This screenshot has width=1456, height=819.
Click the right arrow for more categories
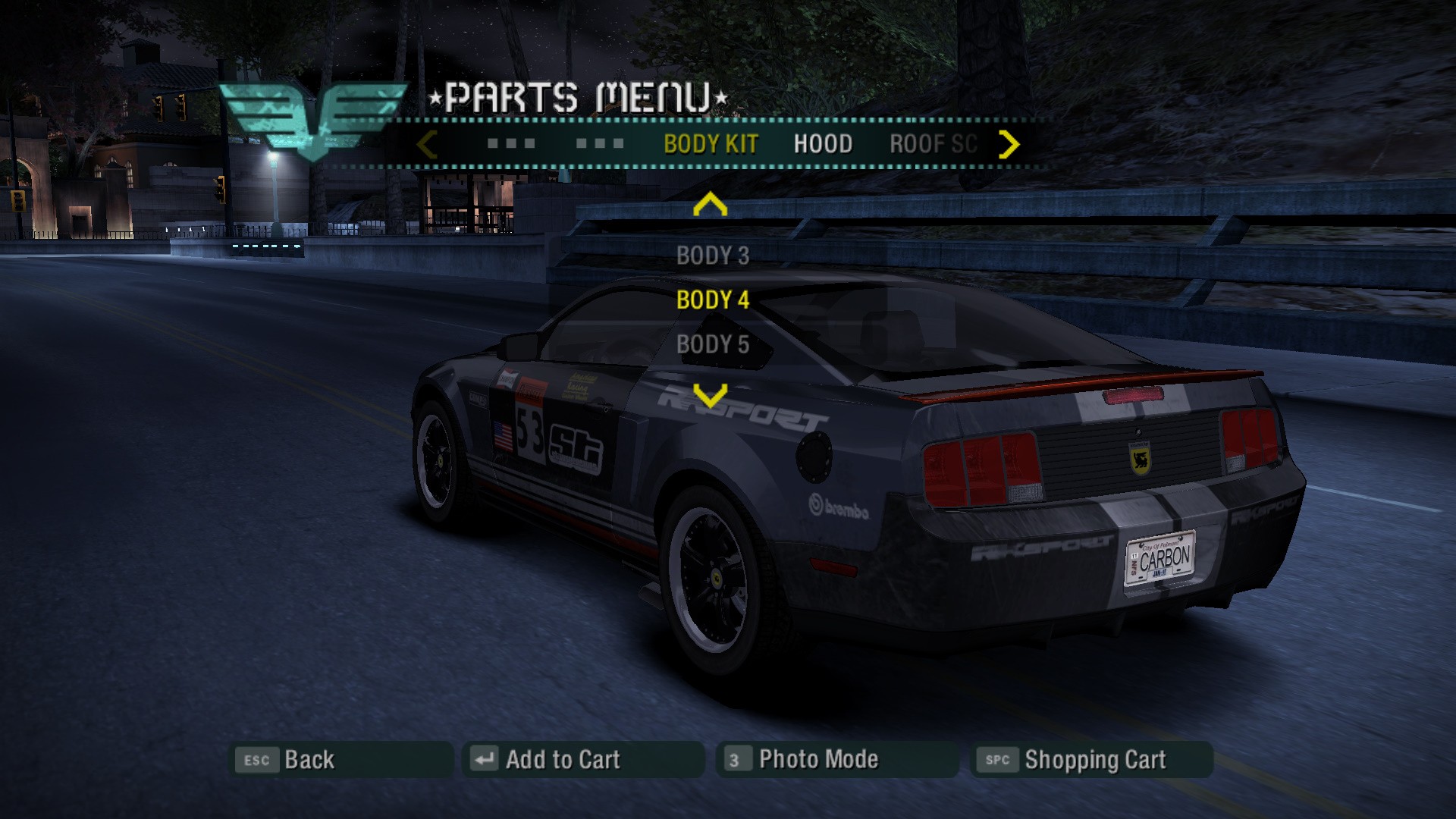click(x=1009, y=144)
